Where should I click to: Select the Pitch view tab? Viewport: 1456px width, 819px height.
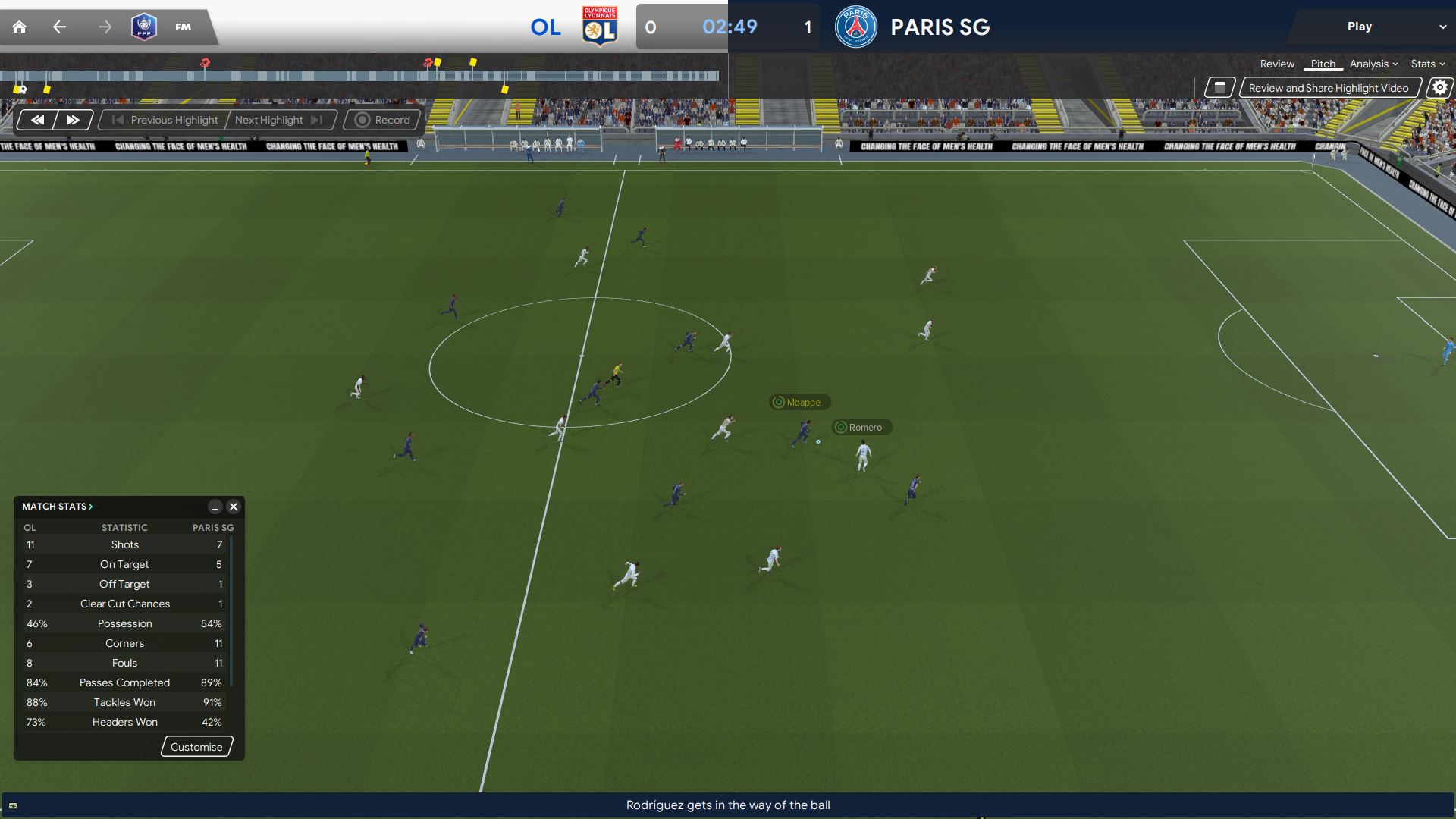click(1323, 64)
